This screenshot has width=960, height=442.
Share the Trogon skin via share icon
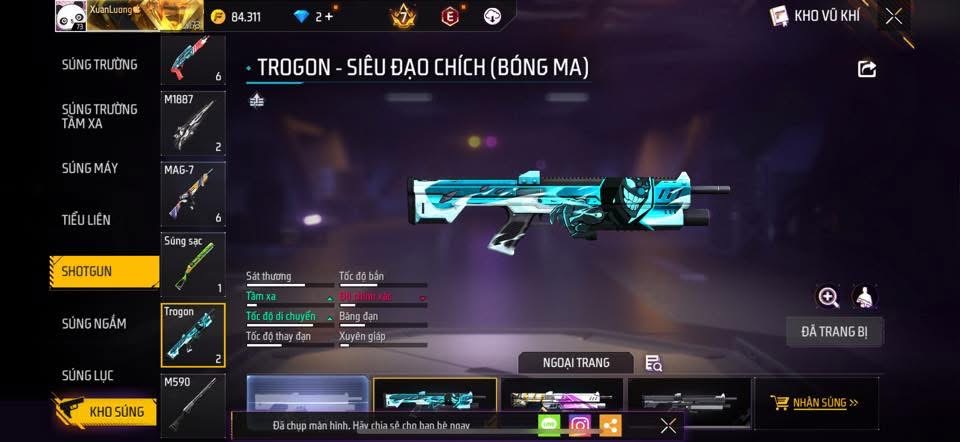pyautogui.click(x=867, y=68)
